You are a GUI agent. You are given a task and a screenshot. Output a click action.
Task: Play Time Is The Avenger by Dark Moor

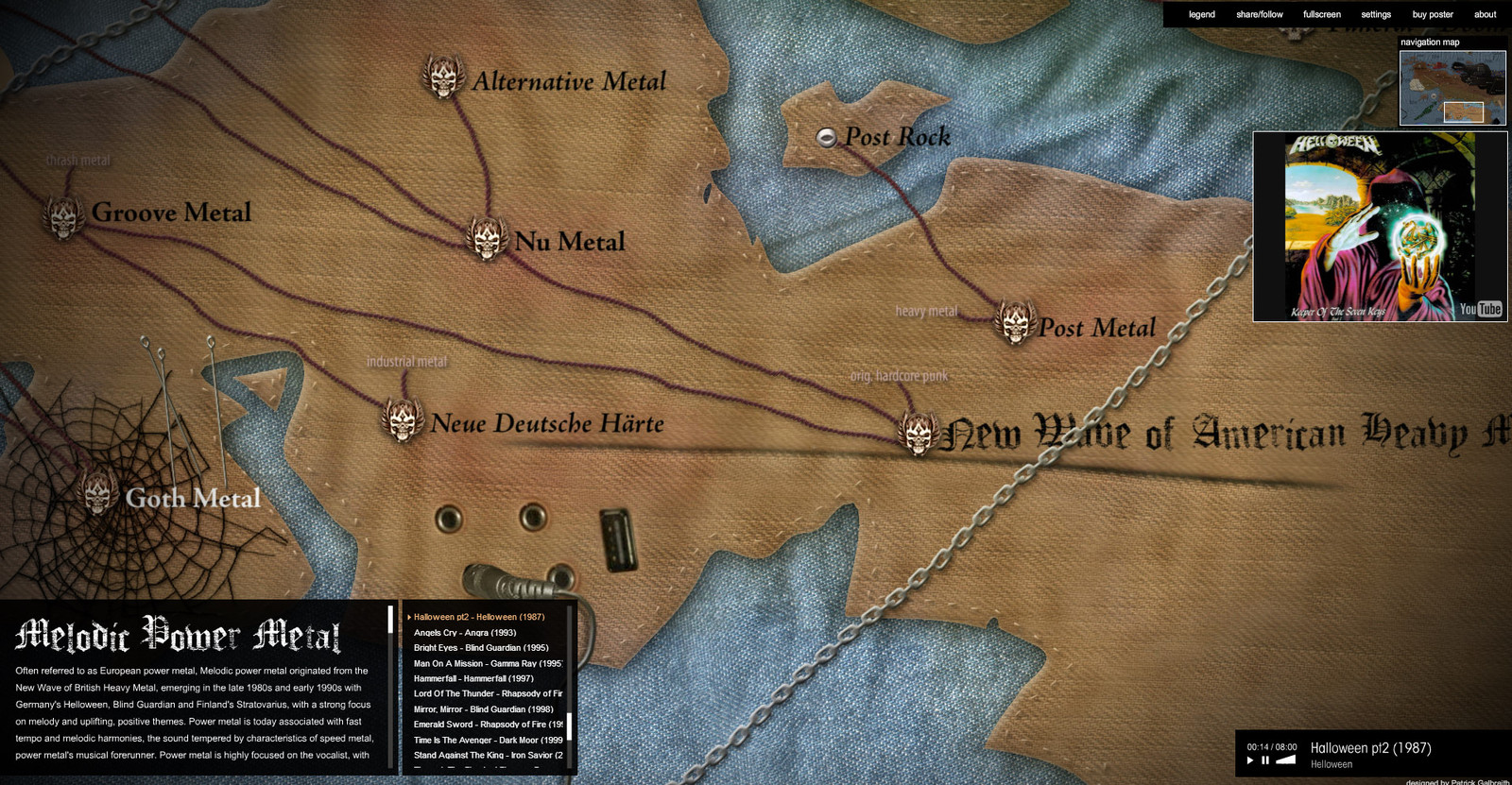(488, 740)
